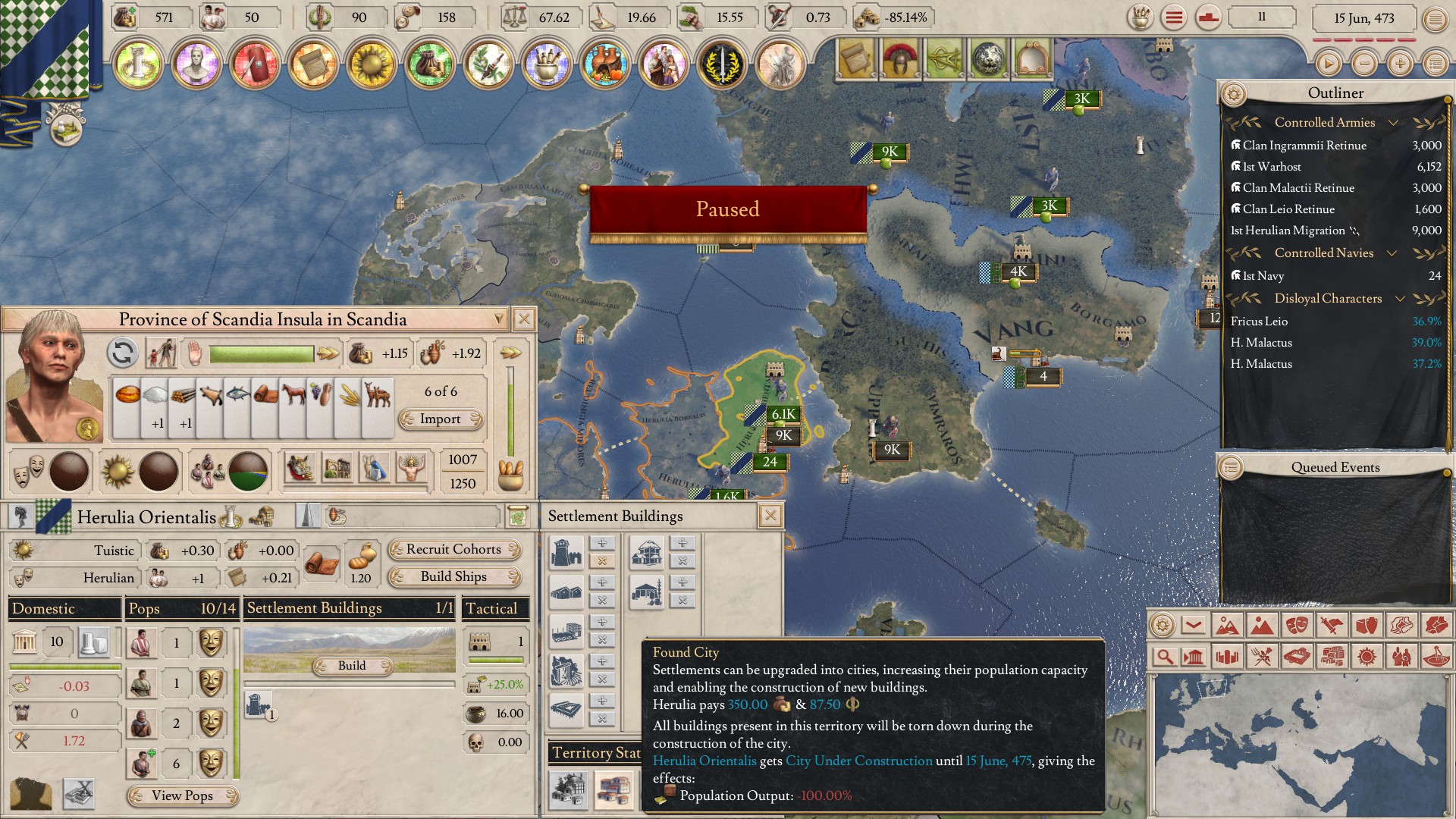Image resolution: width=1456 pixels, height=819 pixels.
Task: Open the province selection dropdown arrow
Action: pos(498,319)
